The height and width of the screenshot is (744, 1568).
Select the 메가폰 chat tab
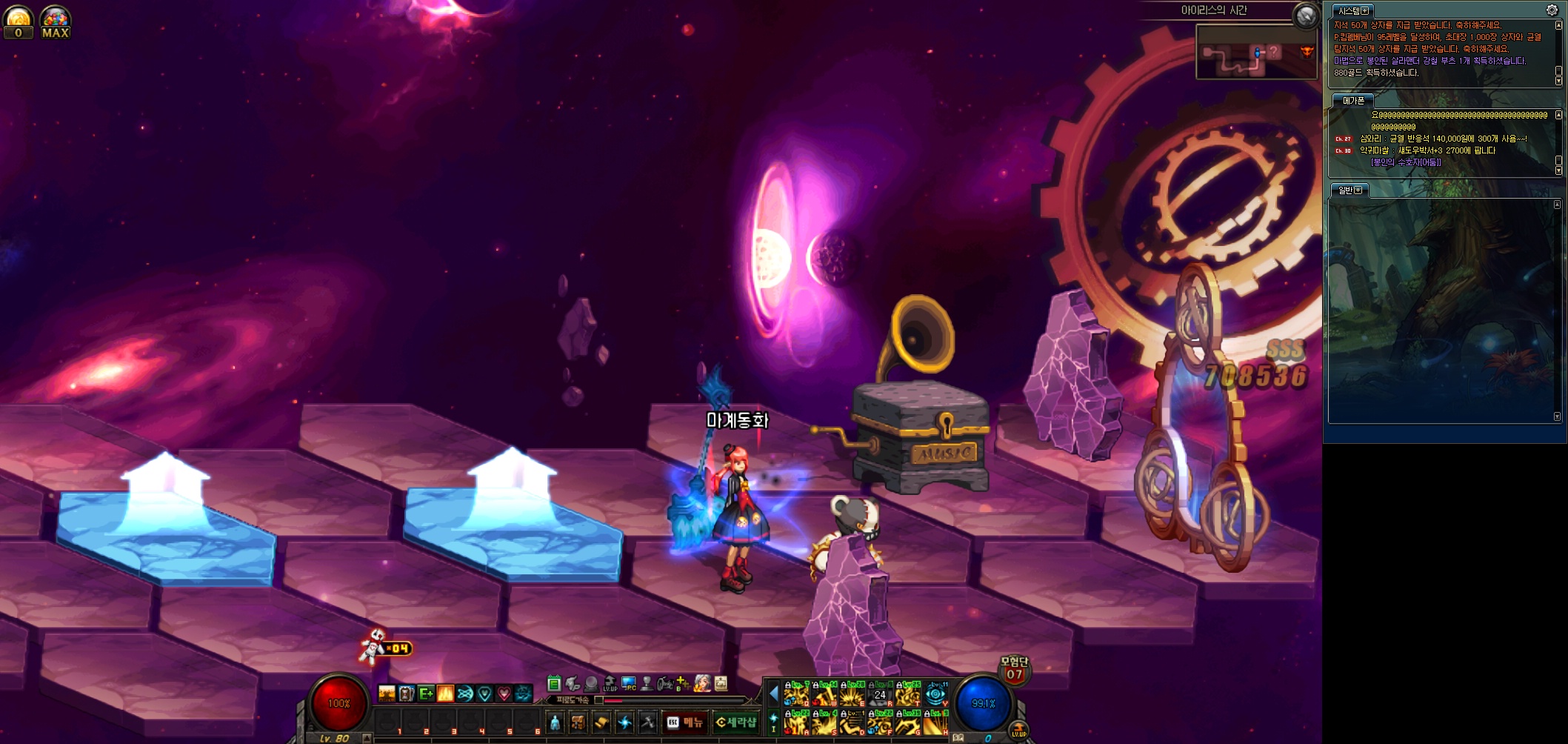[1353, 100]
